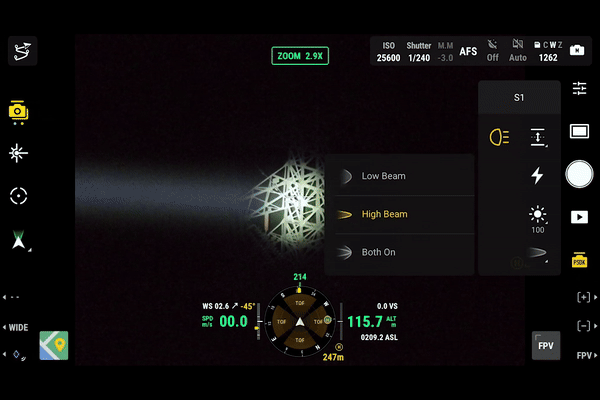This screenshot has width=600, height=400.
Task: Open the yellow PSDK payload button
Action: coord(579,259)
